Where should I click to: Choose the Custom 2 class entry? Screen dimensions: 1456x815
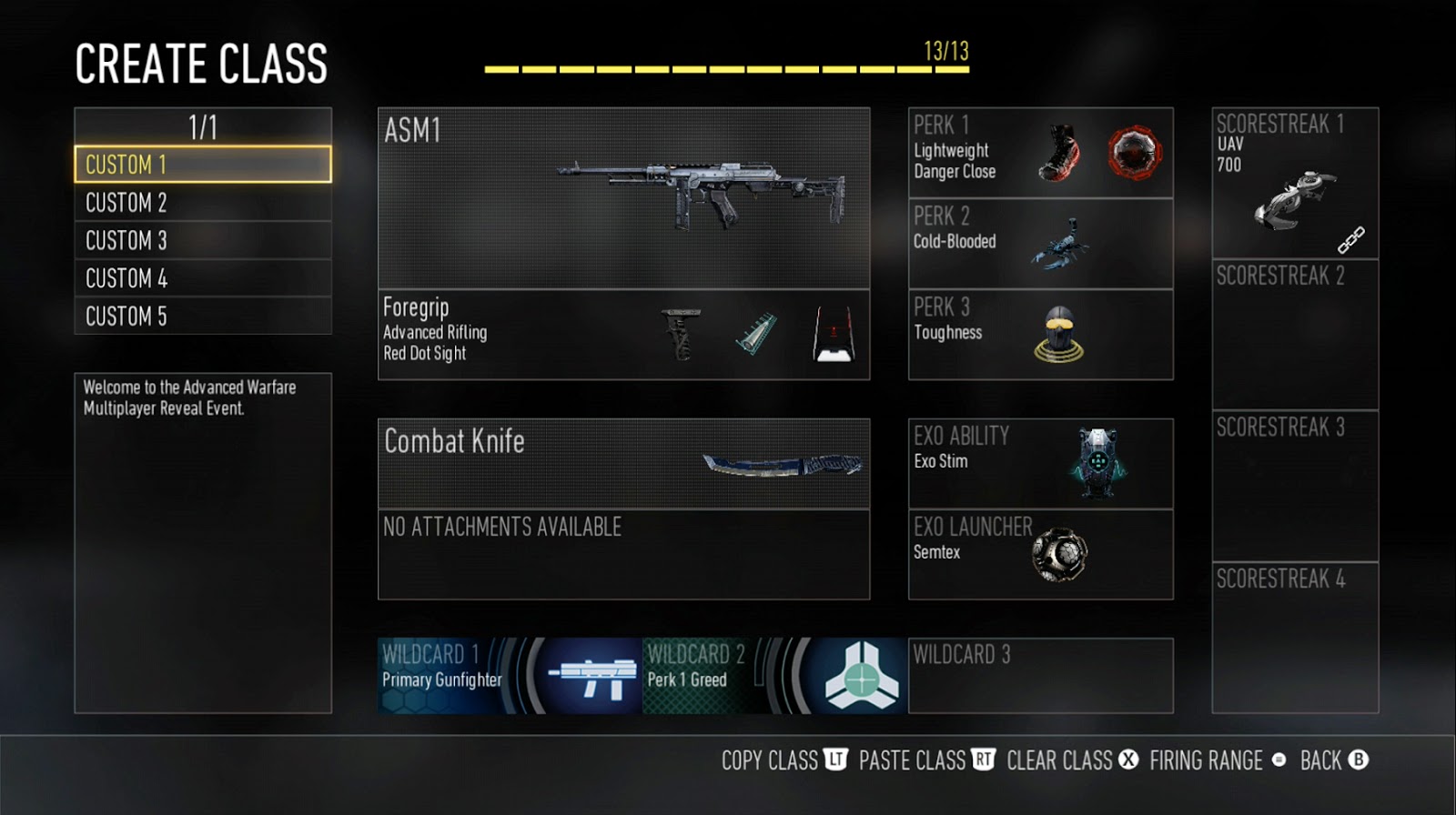202,203
